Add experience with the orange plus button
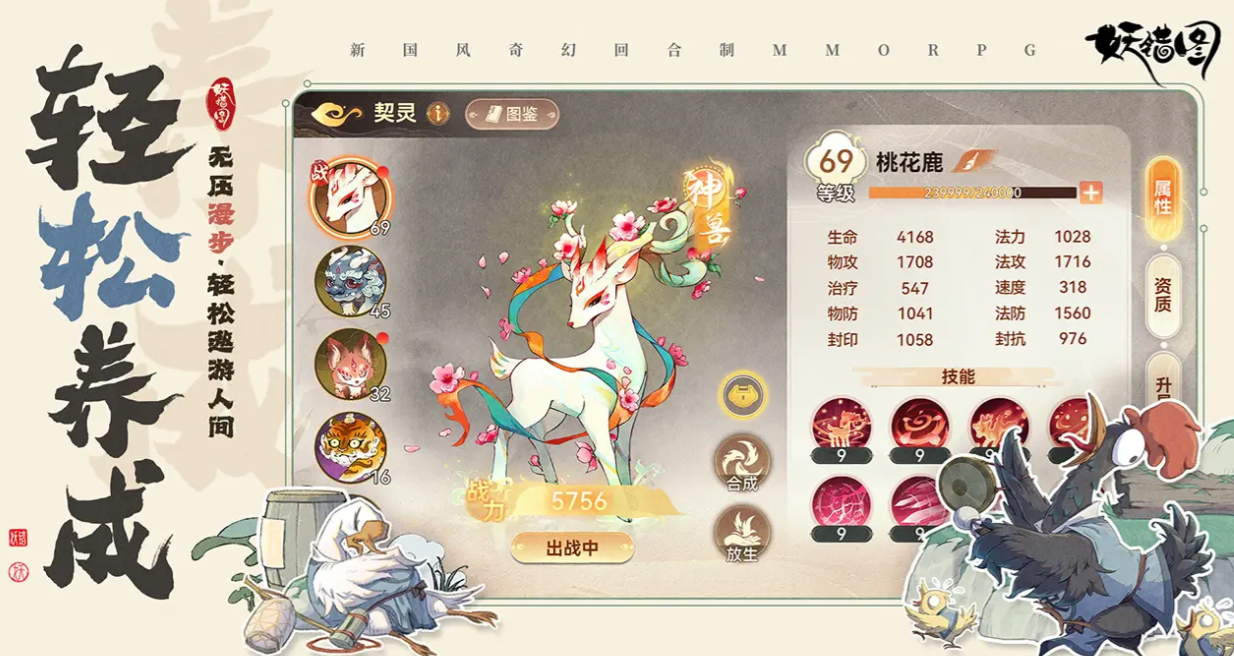The image size is (1234, 656). (x=1090, y=192)
